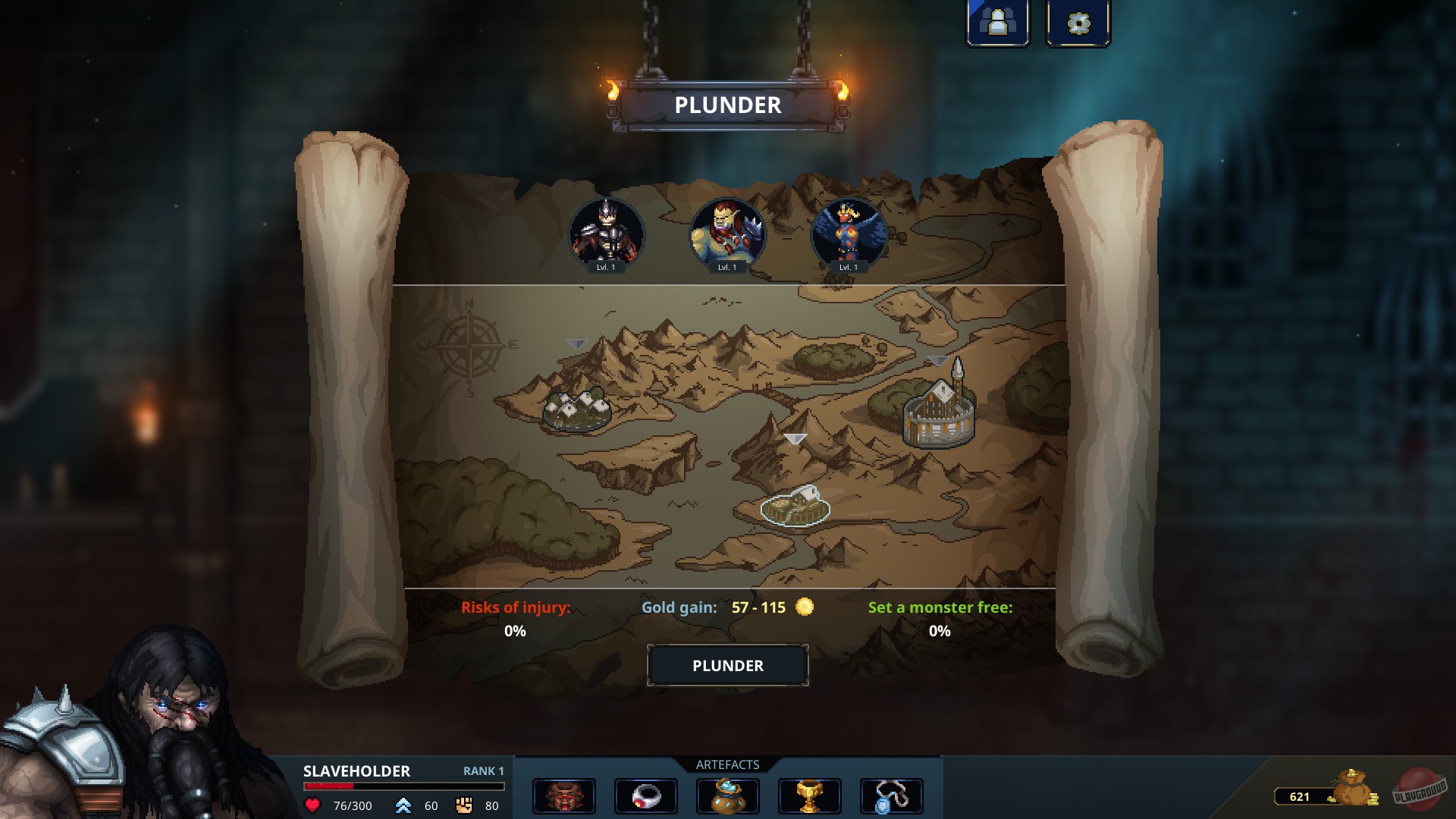Click the blue arrow stat icon
This screenshot has width=1456, height=819.
404,806
